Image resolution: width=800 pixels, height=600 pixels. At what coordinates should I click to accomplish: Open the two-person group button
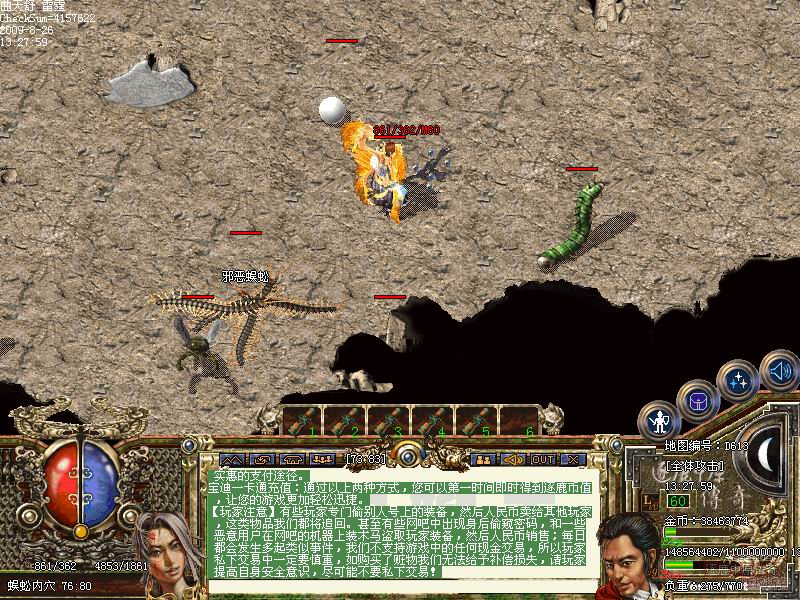click(484, 459)
